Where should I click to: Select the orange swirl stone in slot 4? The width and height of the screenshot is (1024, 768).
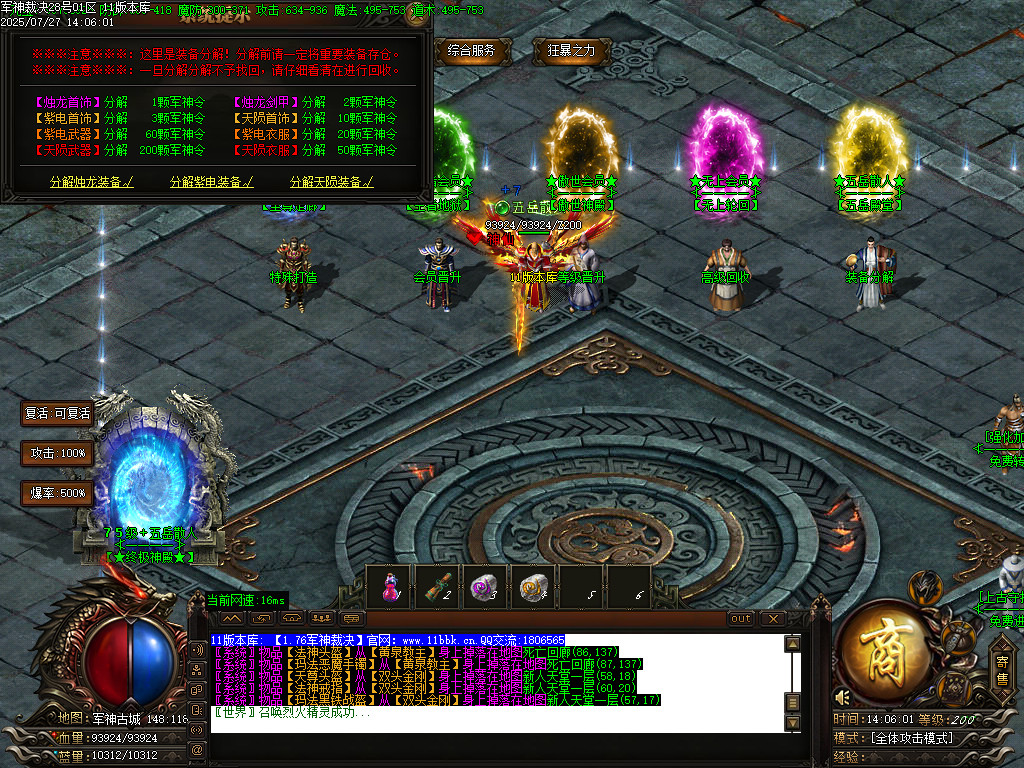[x=533, y=586]
